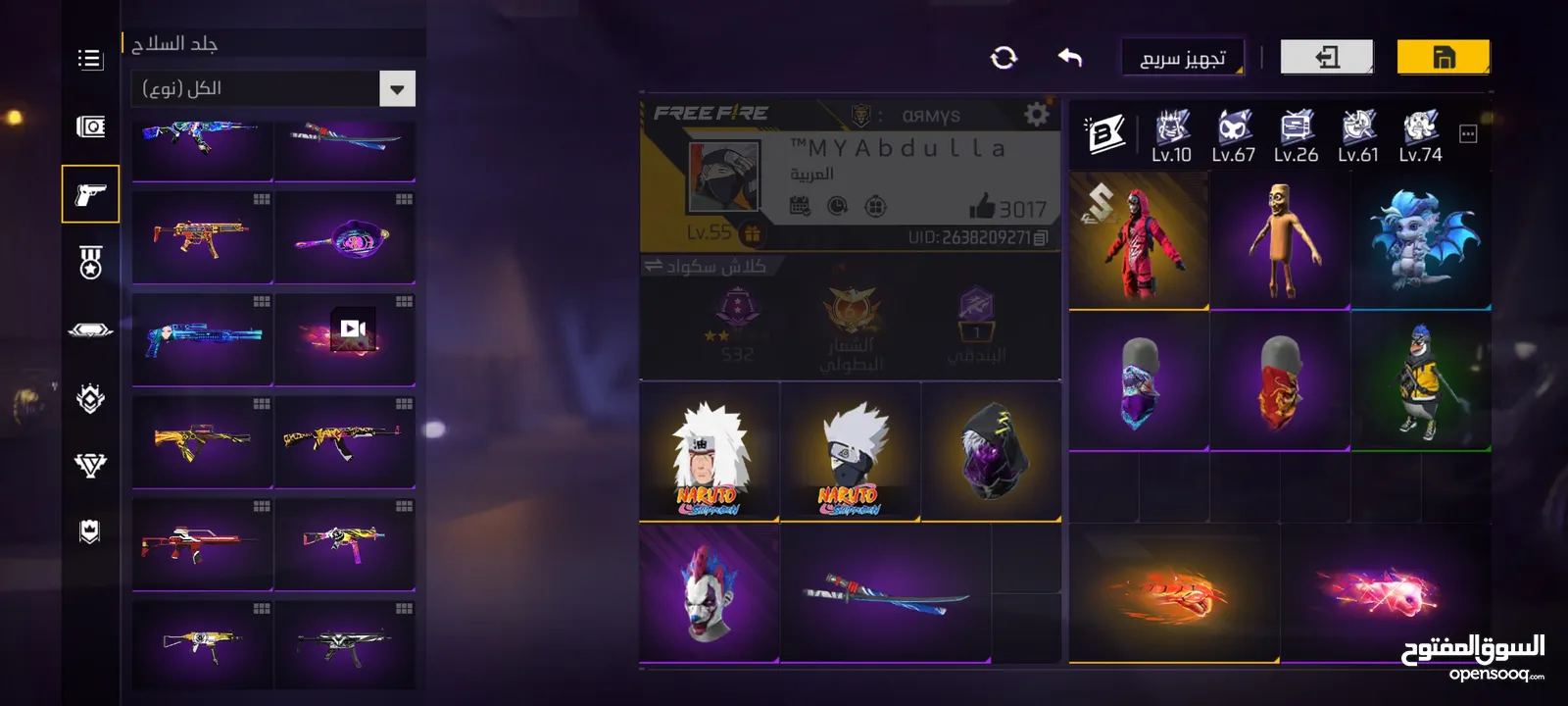Open the list menu icon
This screenshot has width=1568, height=706.
90,60
